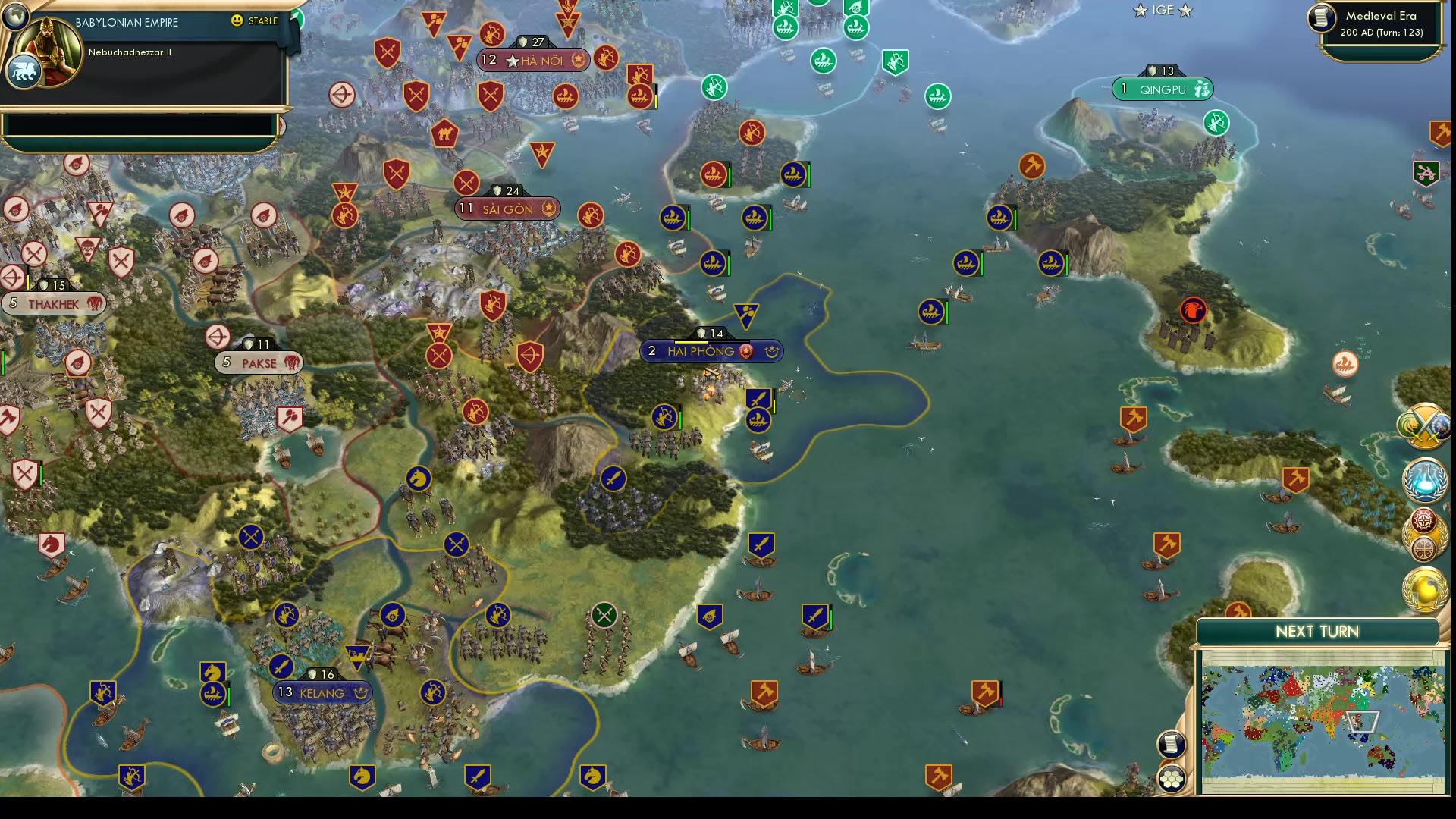
Task: Click the IGE label at the top
Action: 1162,11
